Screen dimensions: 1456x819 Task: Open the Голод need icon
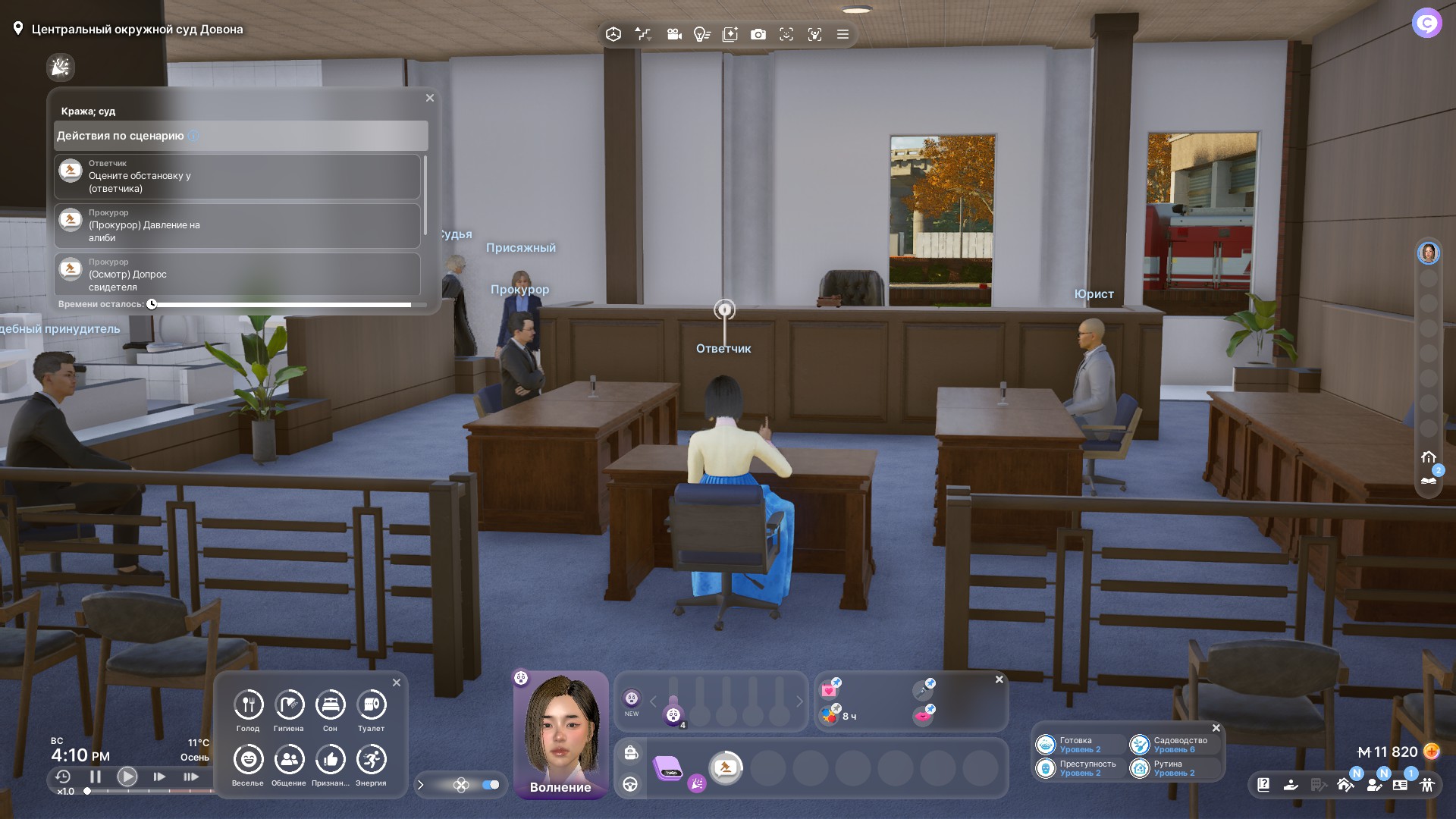click(248, 705)
